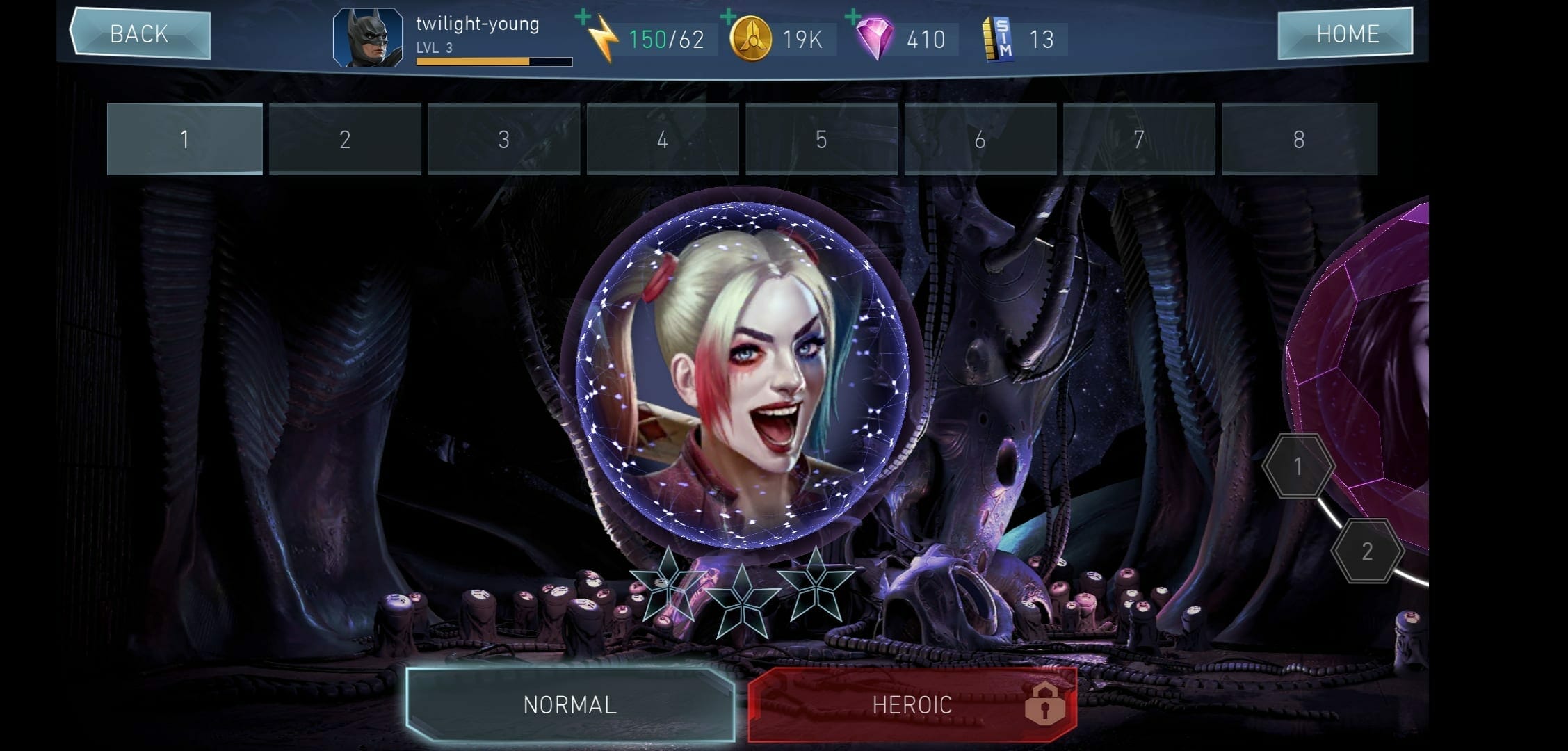Select hexagon stage node 1
The image size is (1568, 751).
[x=1298, y=466]
